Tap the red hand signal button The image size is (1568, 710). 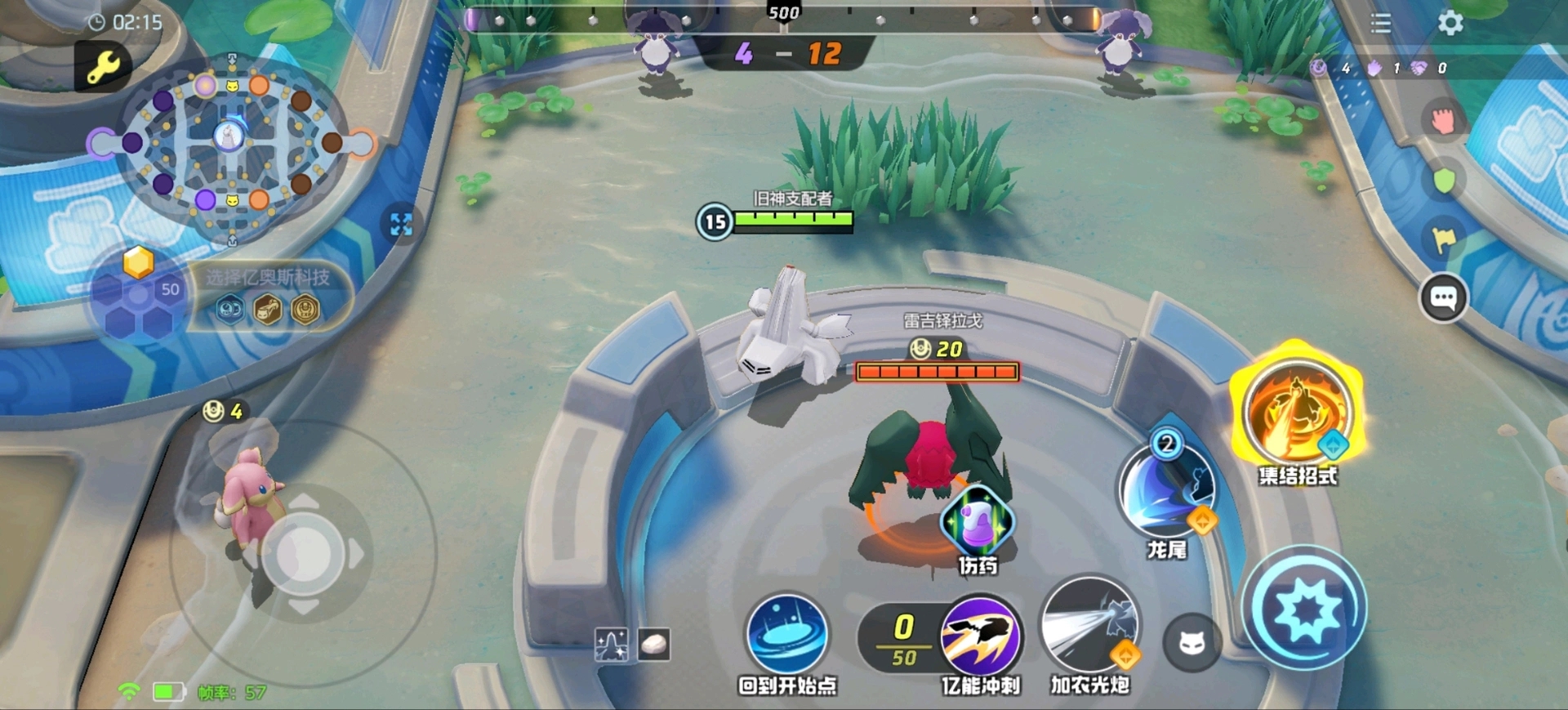click(1443, 121)
